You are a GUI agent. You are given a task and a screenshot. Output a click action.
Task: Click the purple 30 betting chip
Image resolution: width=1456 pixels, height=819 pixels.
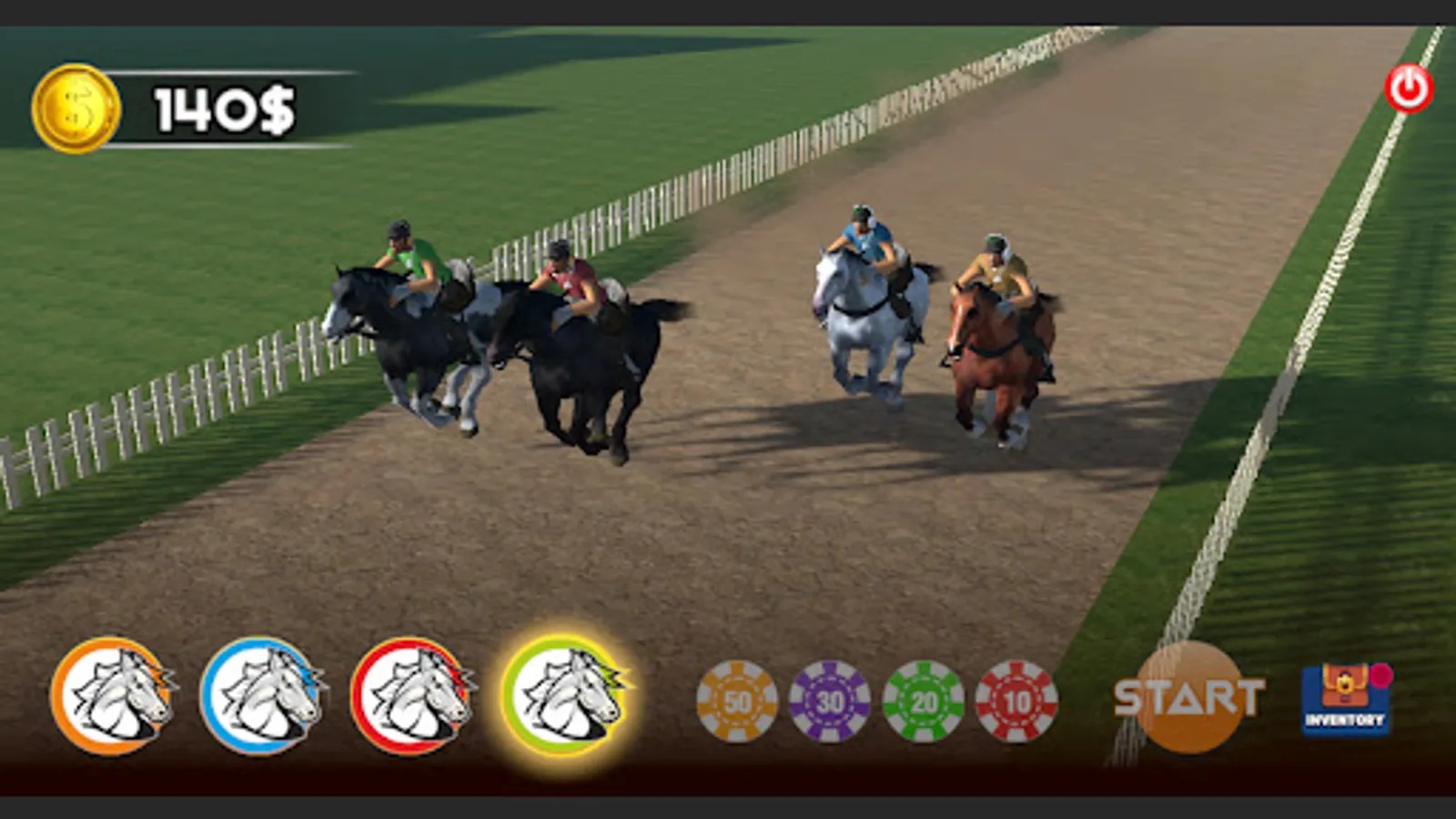829,701
